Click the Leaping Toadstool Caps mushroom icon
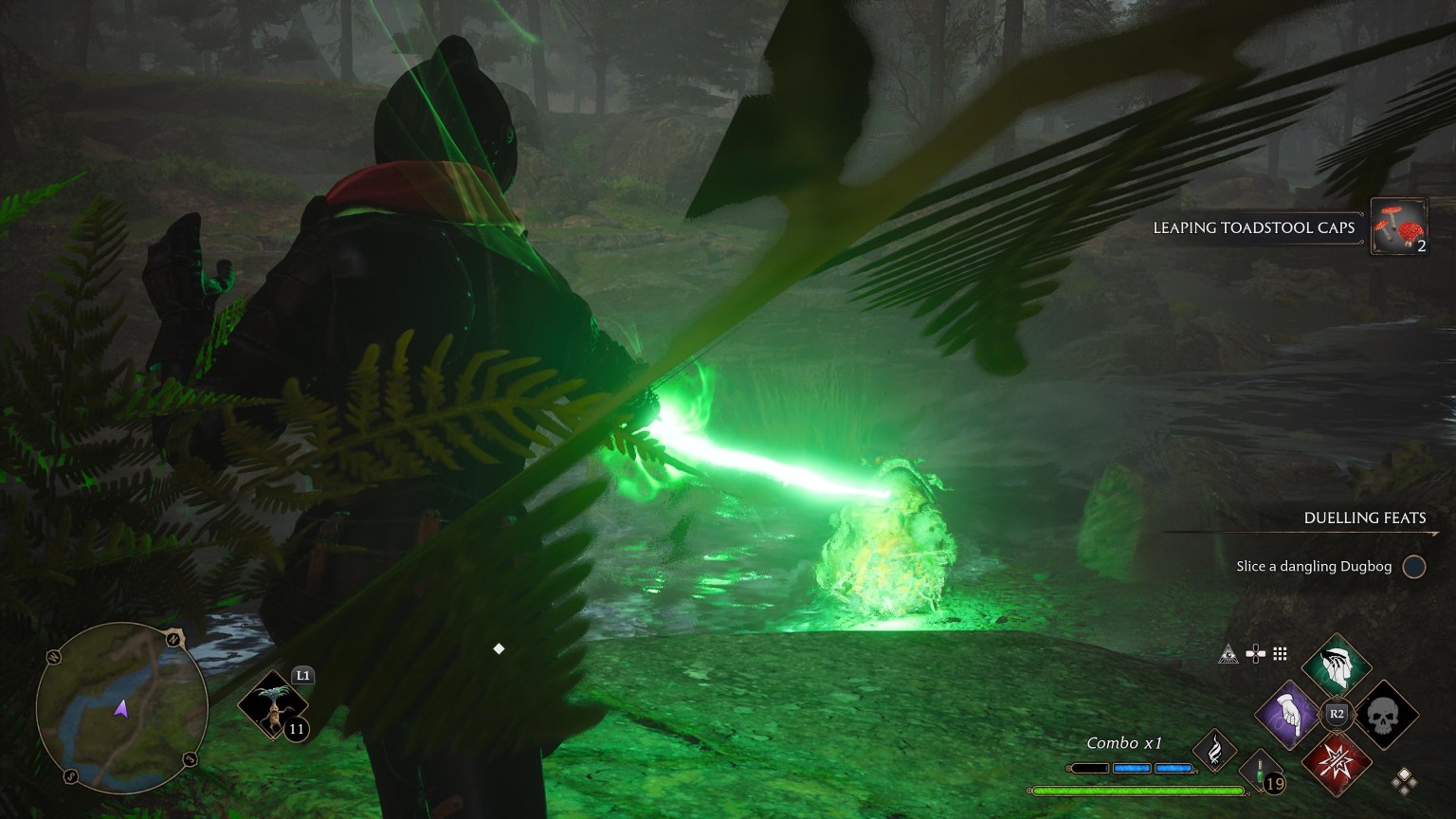The width and height of the screenshot is (1456, 819). 1400,227
